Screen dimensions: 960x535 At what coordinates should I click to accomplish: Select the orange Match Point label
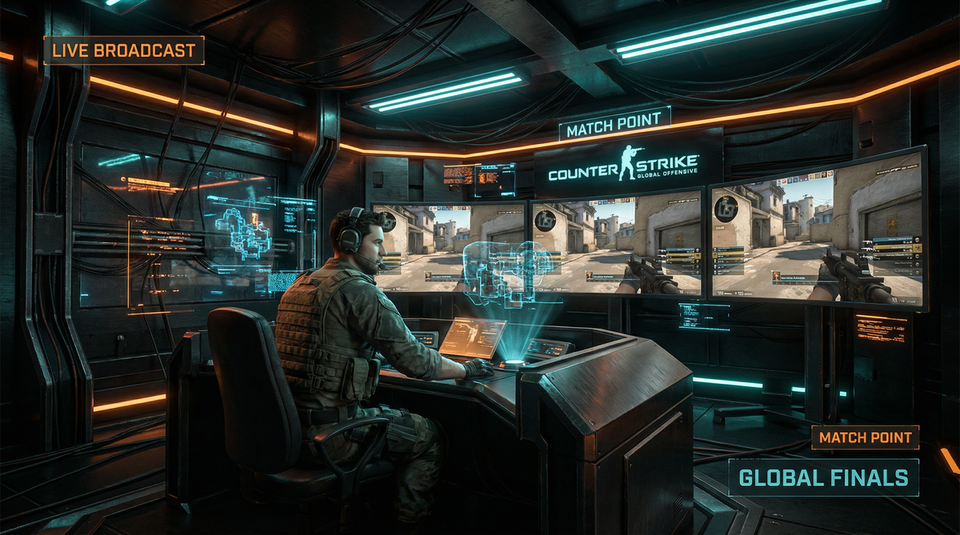pos(865,438)
